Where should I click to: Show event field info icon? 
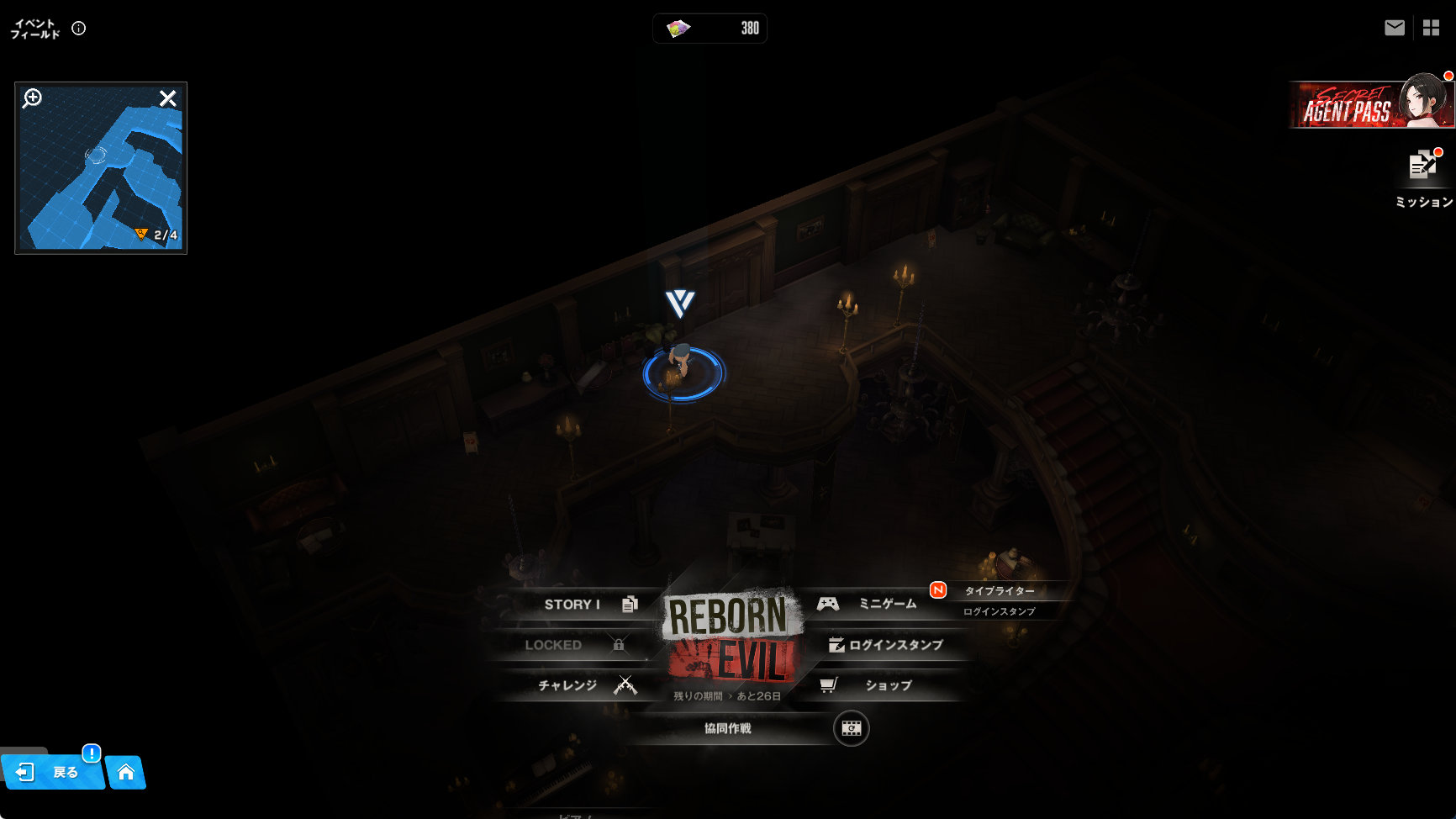(x=79, y=29)
